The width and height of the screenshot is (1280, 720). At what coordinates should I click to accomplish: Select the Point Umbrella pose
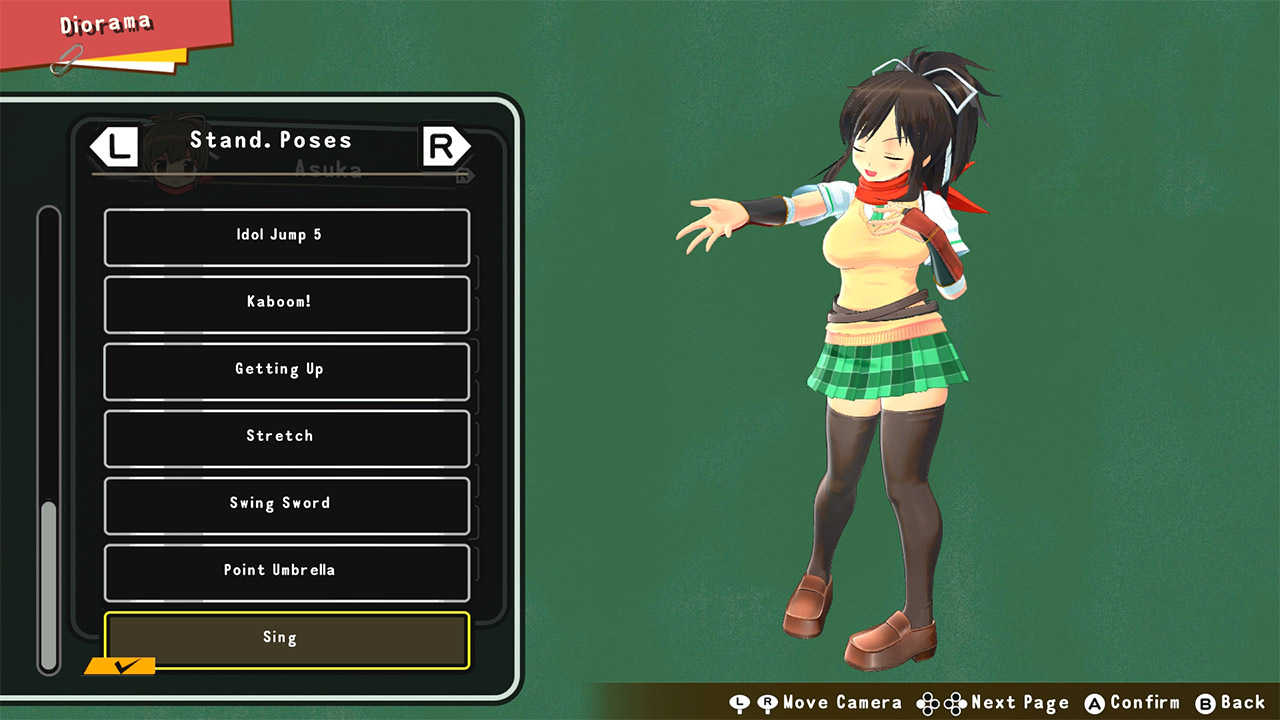coord(286,570)
